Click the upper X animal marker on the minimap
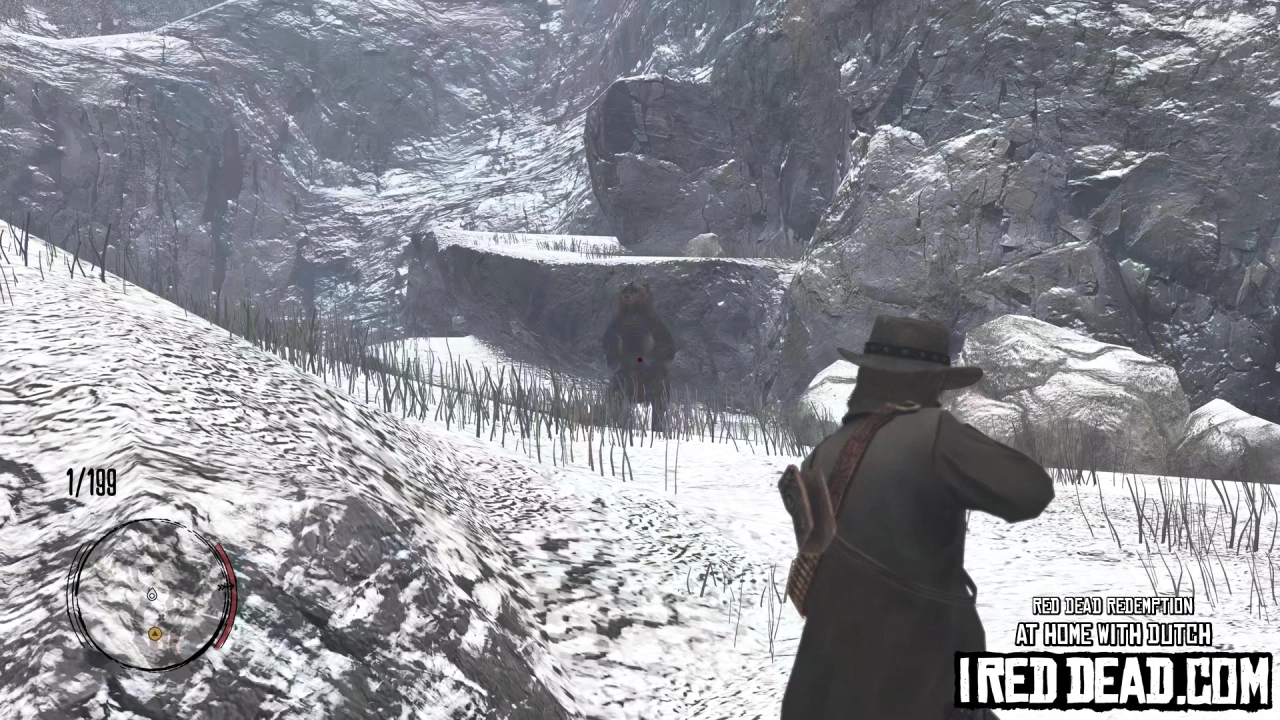 tap(149, 569)
